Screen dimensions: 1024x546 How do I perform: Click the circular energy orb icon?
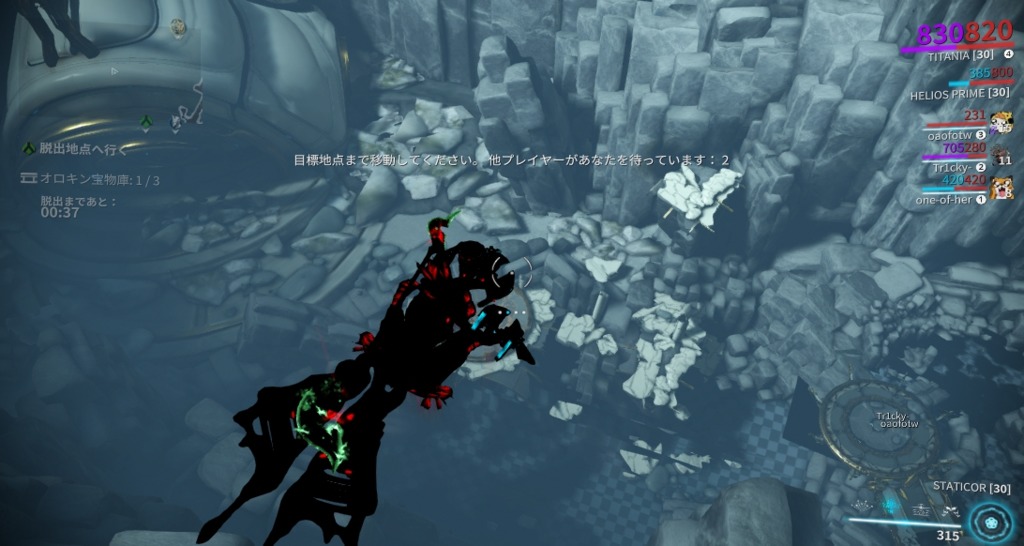(991, 521)
